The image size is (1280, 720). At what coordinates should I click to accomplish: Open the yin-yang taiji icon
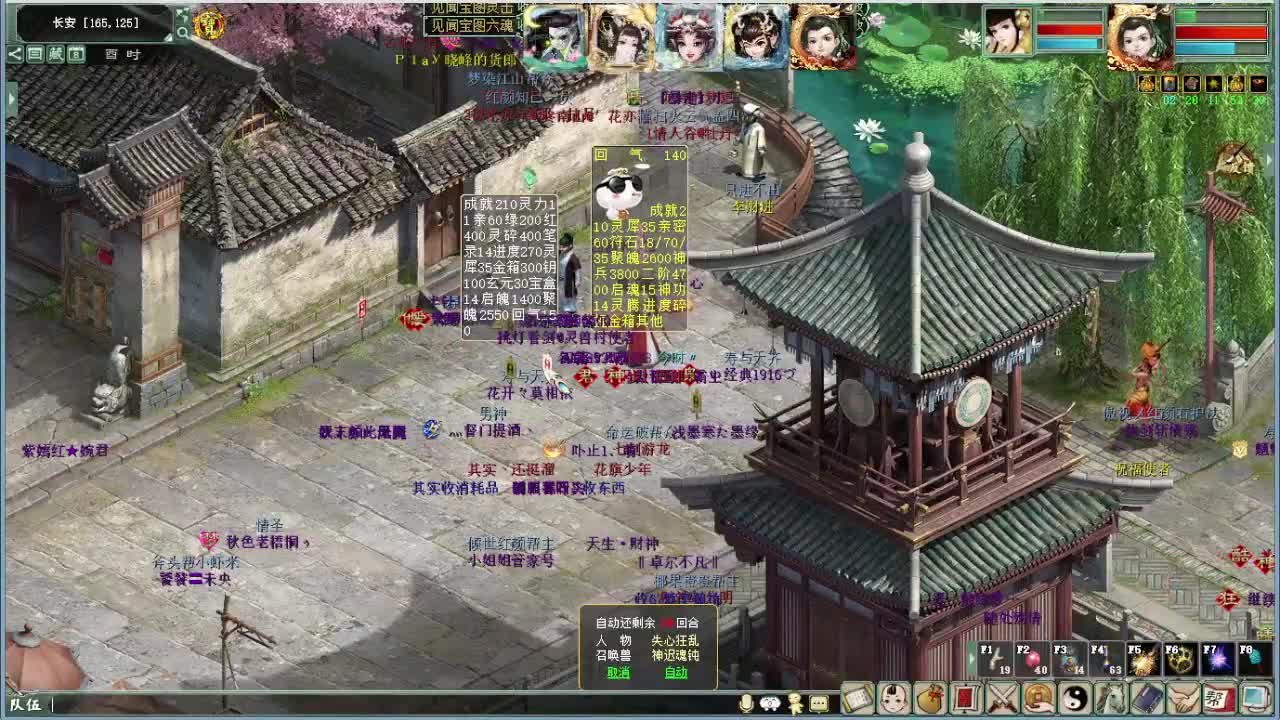coord(1075,700)
